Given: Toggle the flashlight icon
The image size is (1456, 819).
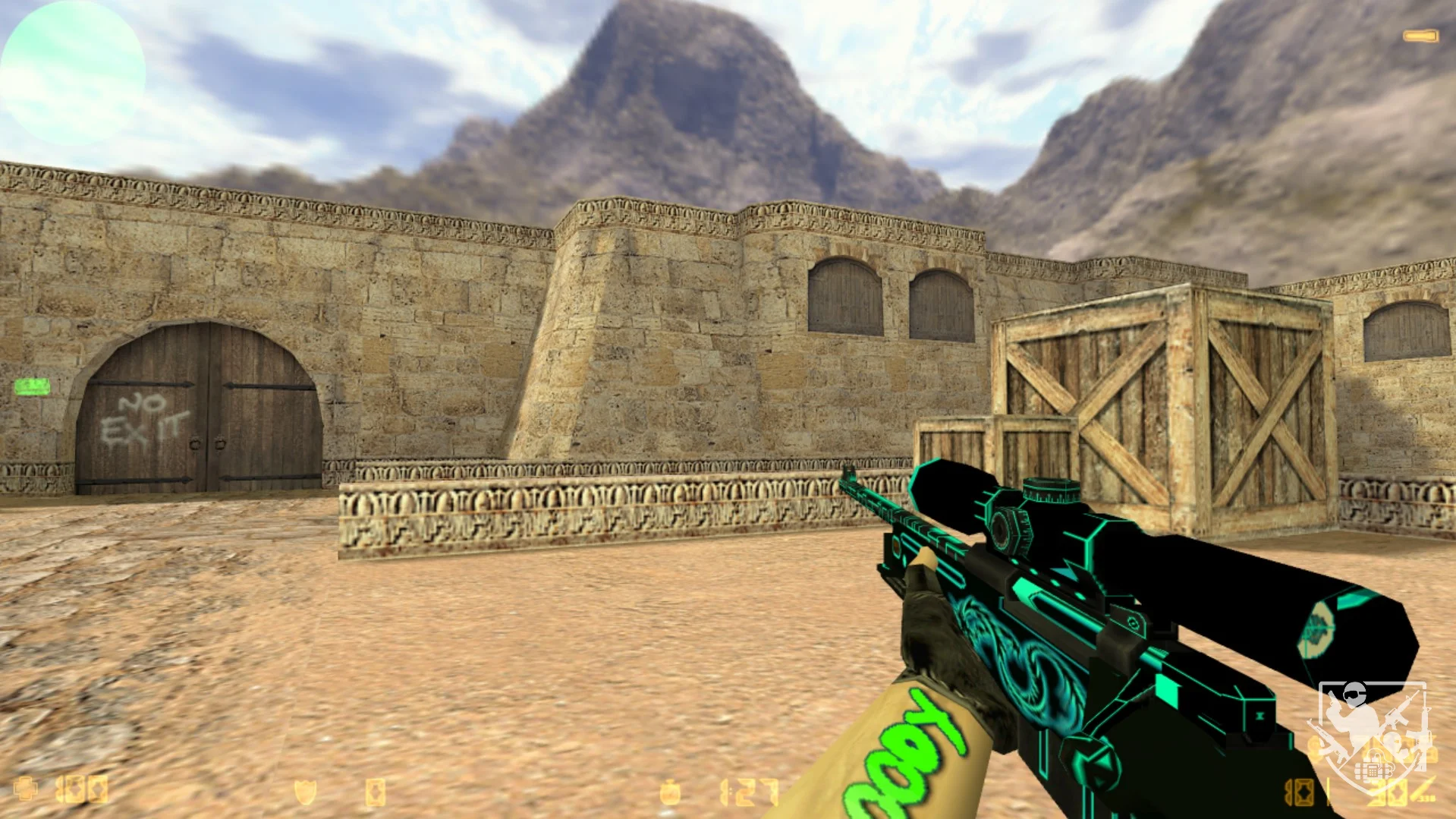Looking at the screenshot, I should point(1420,36).
